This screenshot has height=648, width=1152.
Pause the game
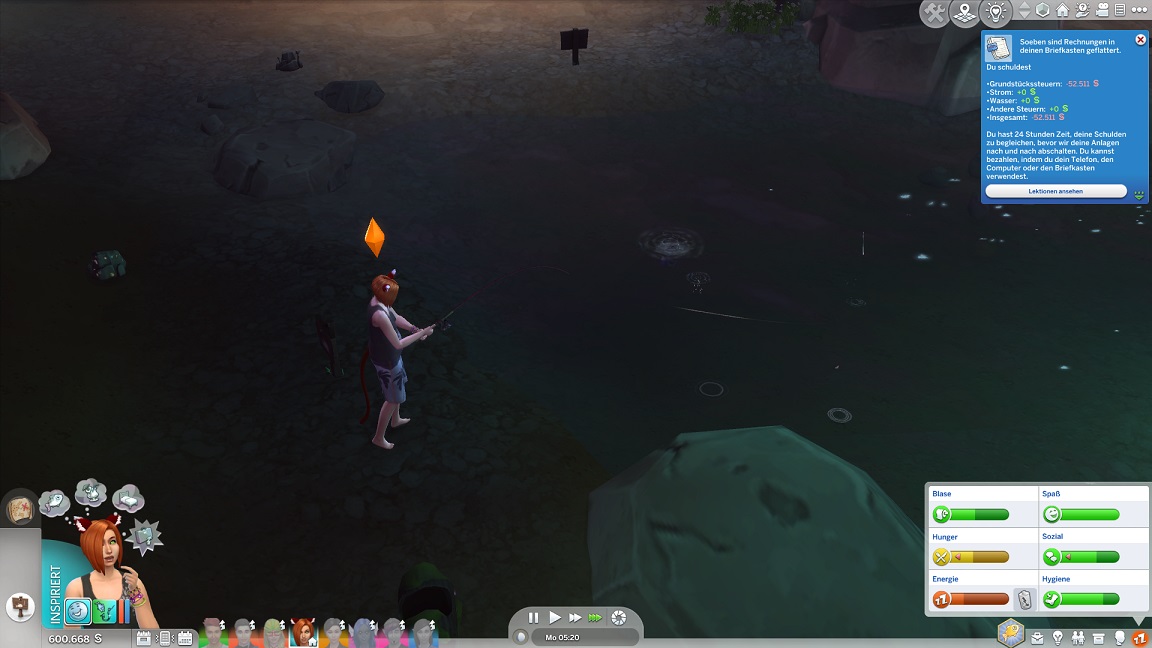click(533, 618)
